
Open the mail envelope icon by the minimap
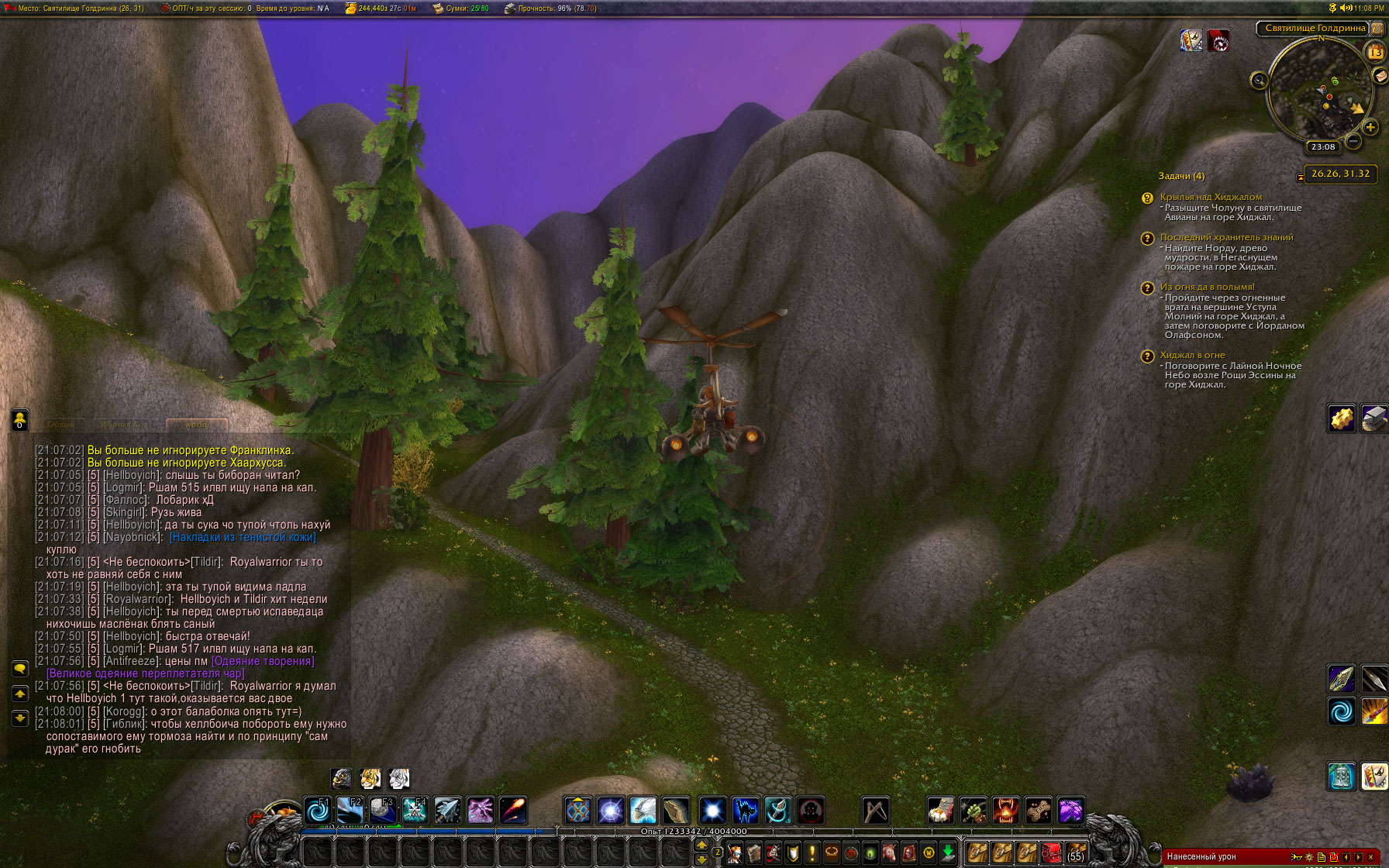click(1380, 75)
